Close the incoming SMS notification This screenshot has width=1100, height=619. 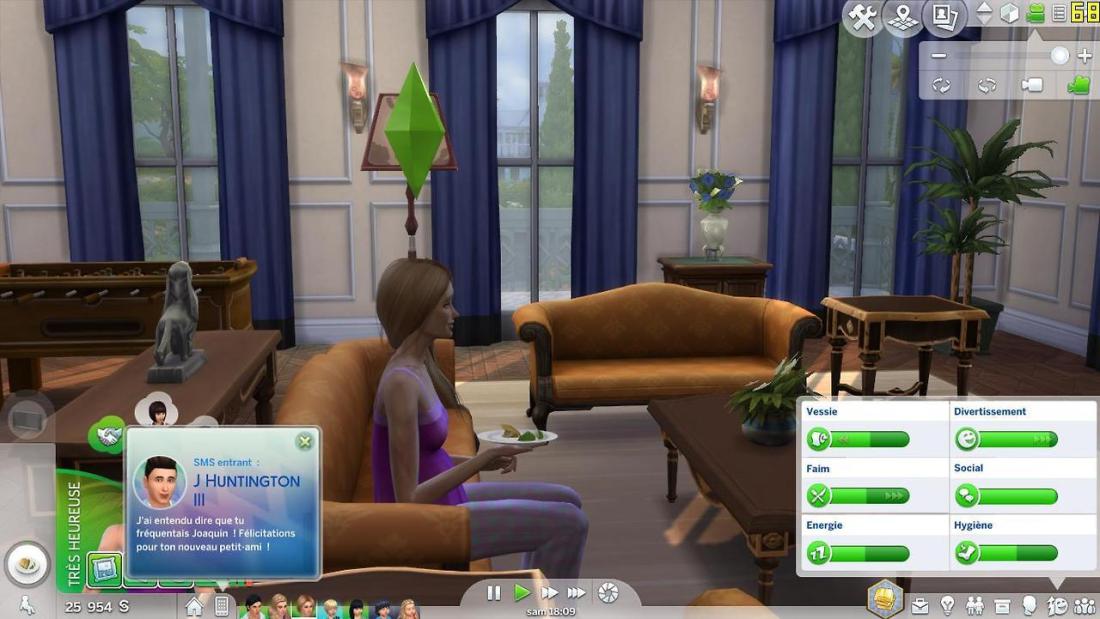(x=304, y=441)
